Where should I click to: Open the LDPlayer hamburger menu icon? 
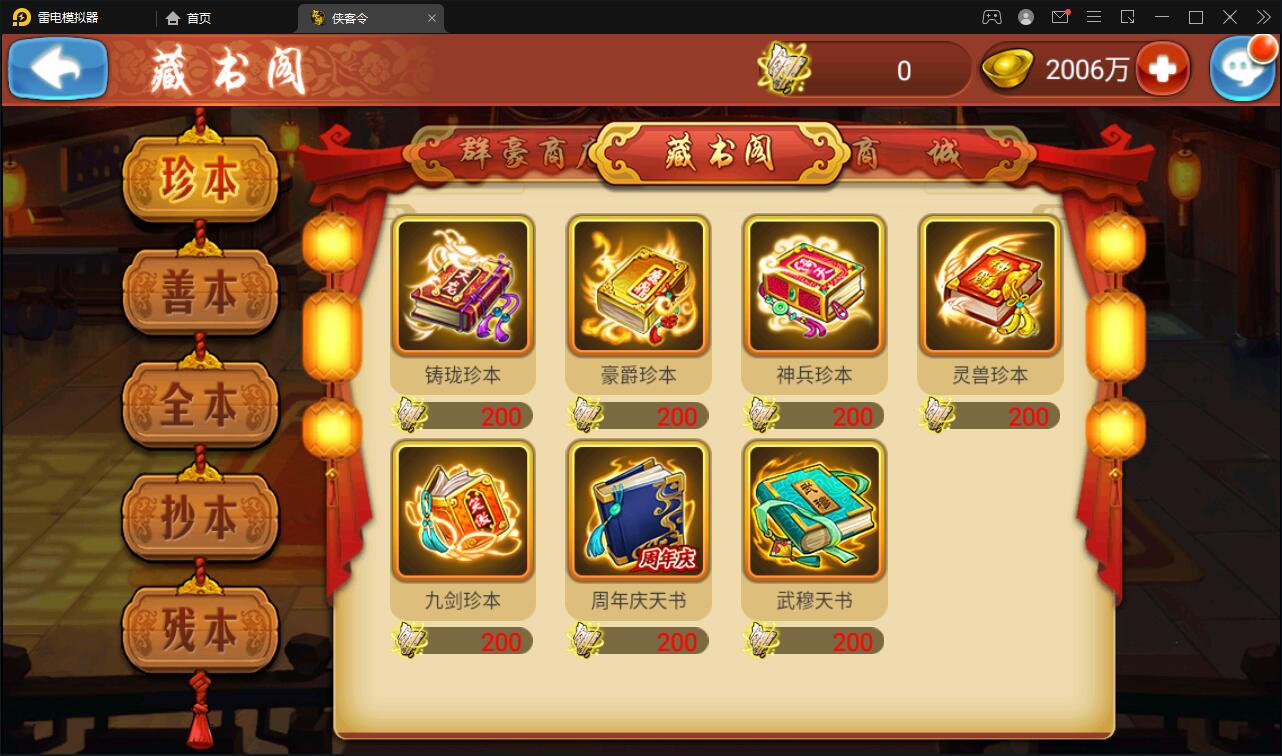1094,16
